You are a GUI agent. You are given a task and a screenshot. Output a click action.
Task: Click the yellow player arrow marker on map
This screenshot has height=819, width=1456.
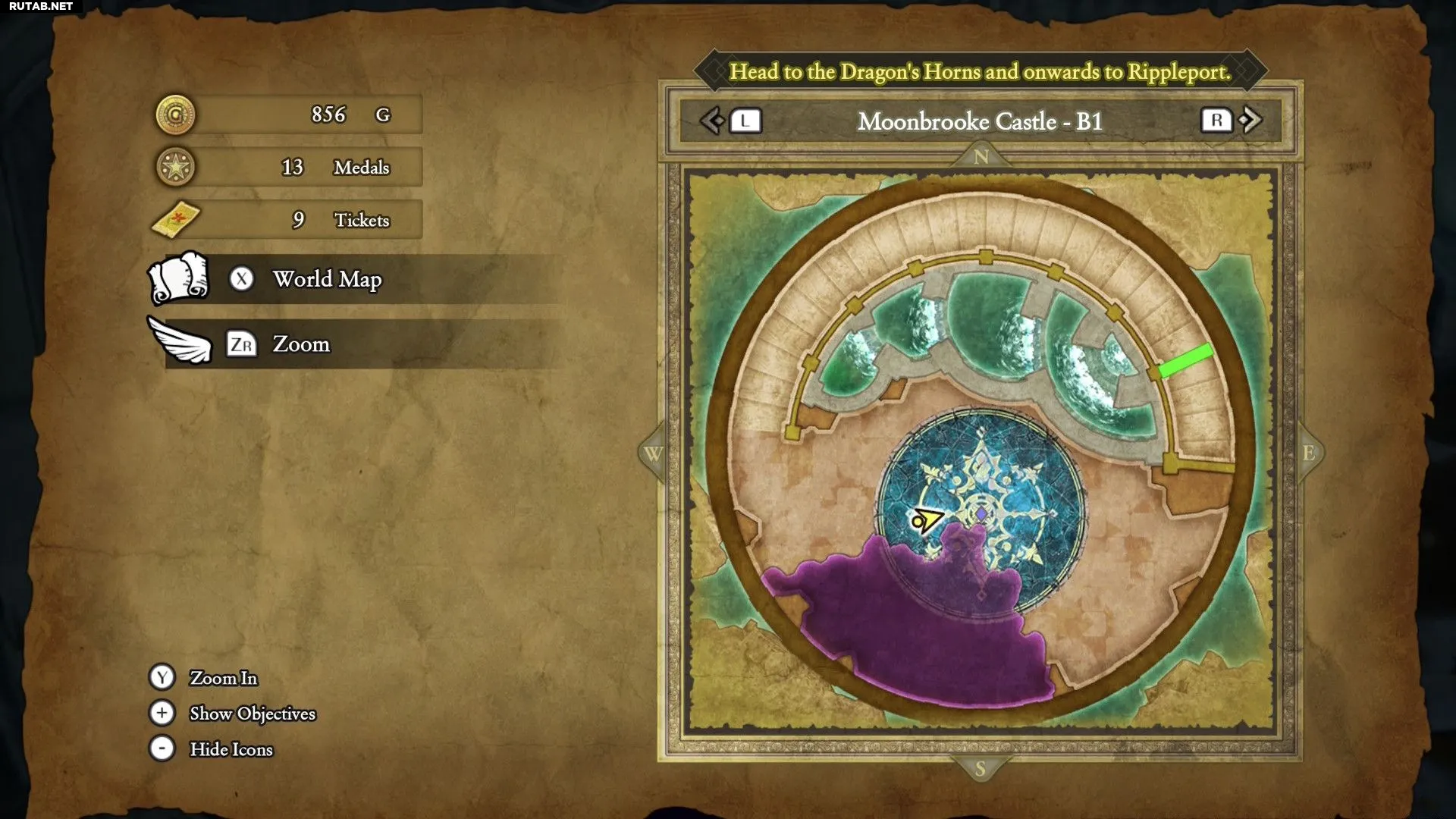[x=927, y=520]
